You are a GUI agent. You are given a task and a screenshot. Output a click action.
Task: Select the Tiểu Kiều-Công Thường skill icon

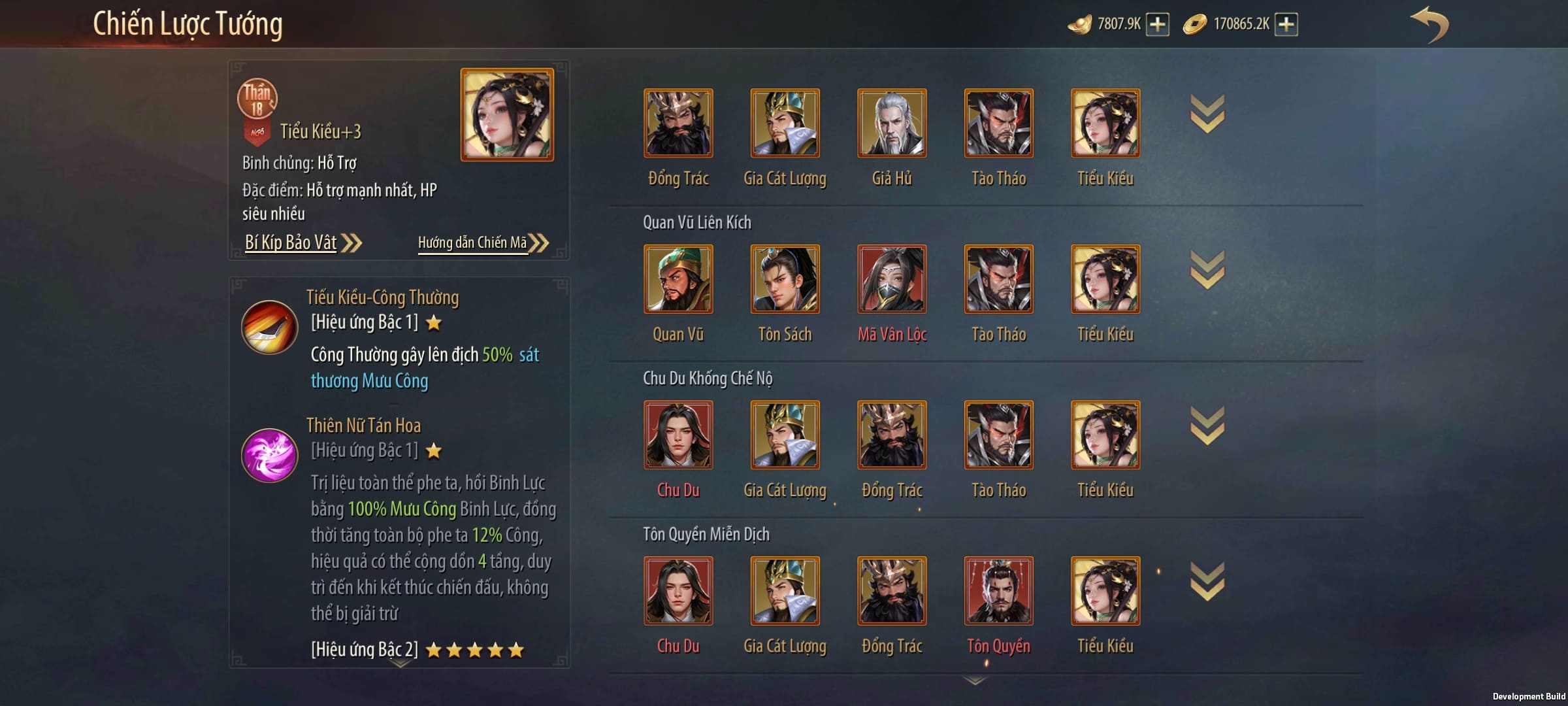269,327
